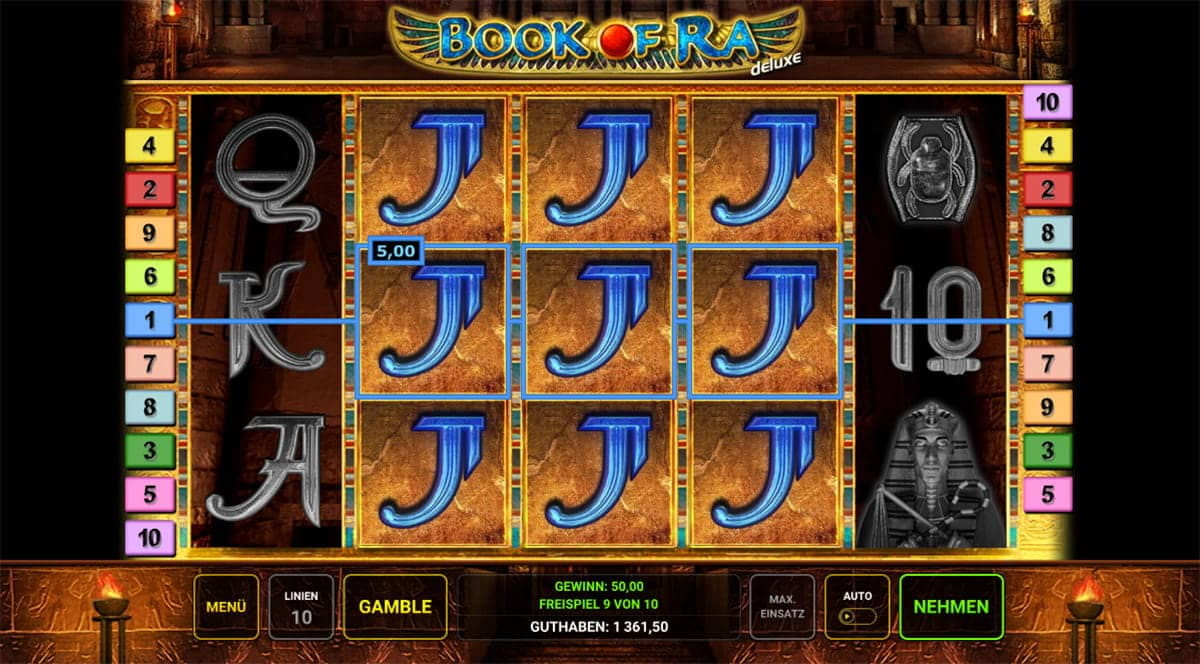Open the MENÜ button

pyautogui.click(x=226, y=607)
